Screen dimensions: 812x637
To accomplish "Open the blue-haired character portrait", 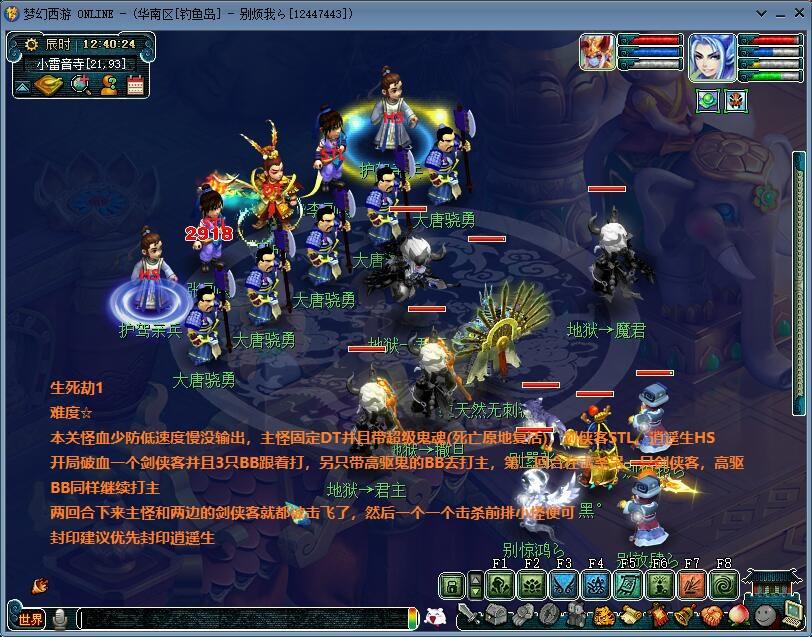I will coord(711,57).
